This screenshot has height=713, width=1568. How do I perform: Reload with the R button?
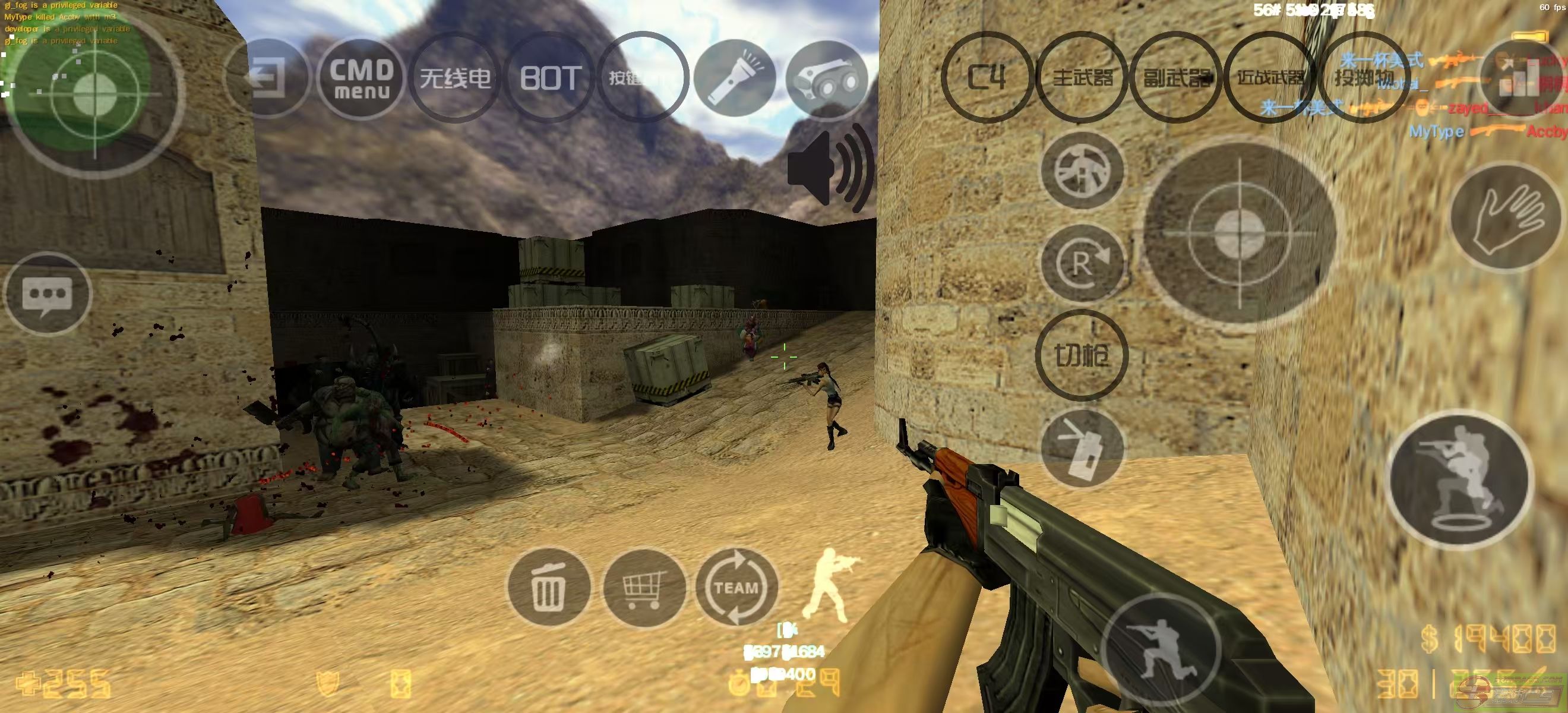1082,264
